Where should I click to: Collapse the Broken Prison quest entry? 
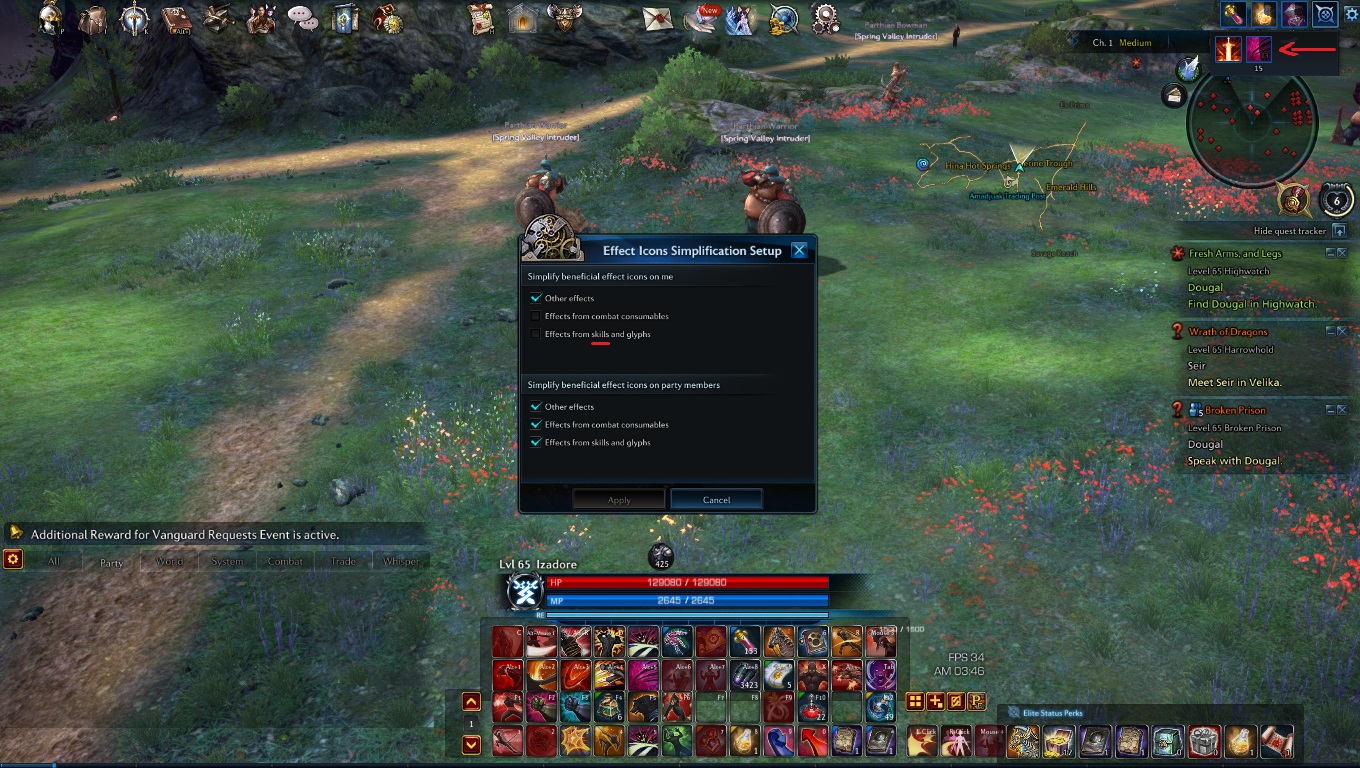coord(1331,408)
